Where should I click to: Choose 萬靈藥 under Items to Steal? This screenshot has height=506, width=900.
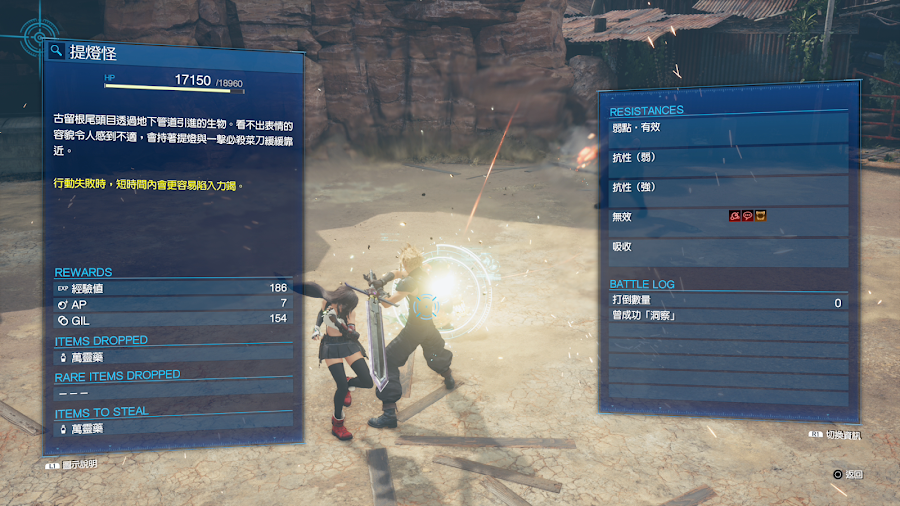(172, 428)
